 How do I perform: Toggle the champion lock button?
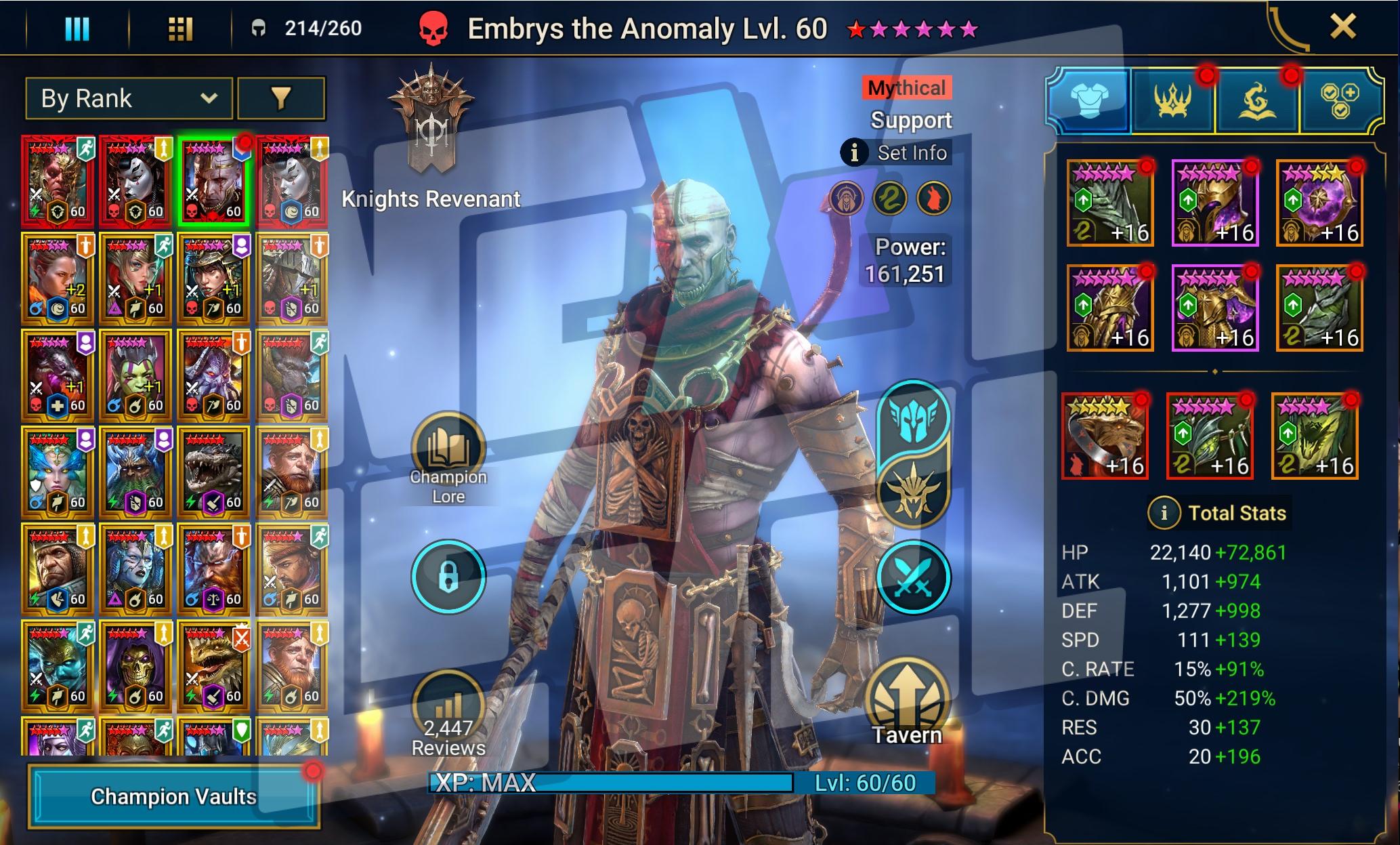point(448,577)
